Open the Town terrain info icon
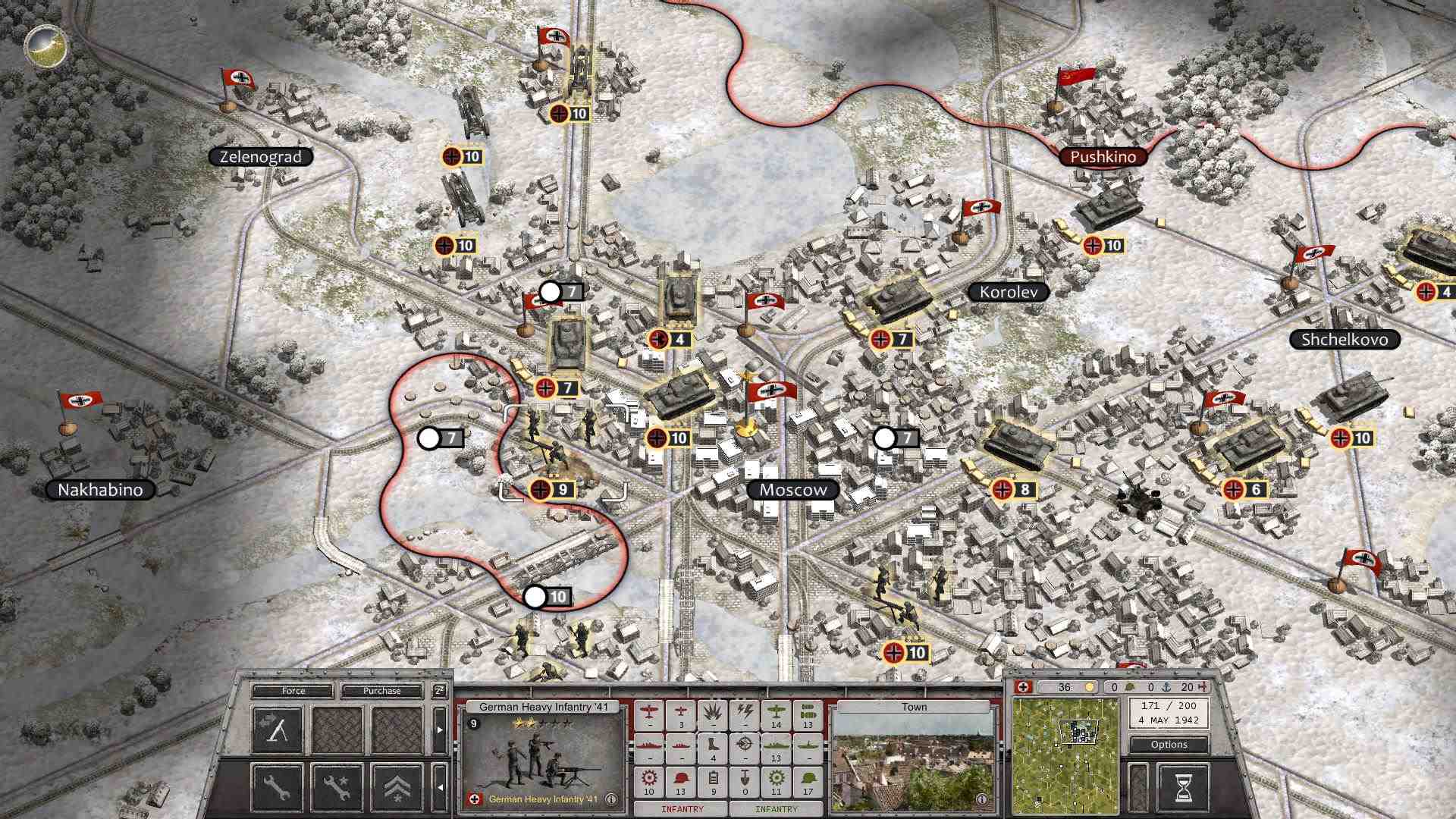 coord(983,799)
